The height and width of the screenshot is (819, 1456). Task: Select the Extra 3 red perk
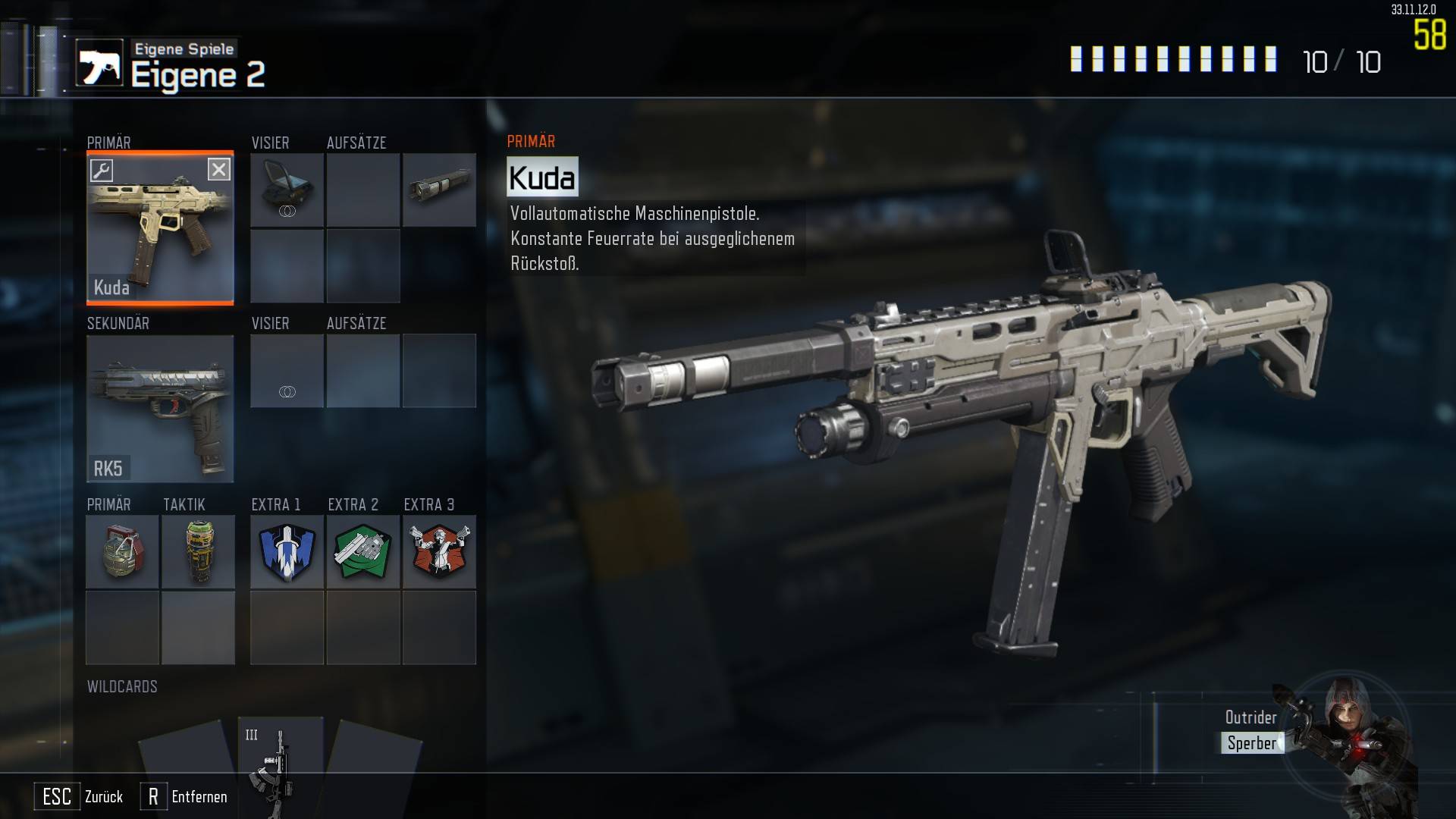pyautogui.click(x=439, y=551)
